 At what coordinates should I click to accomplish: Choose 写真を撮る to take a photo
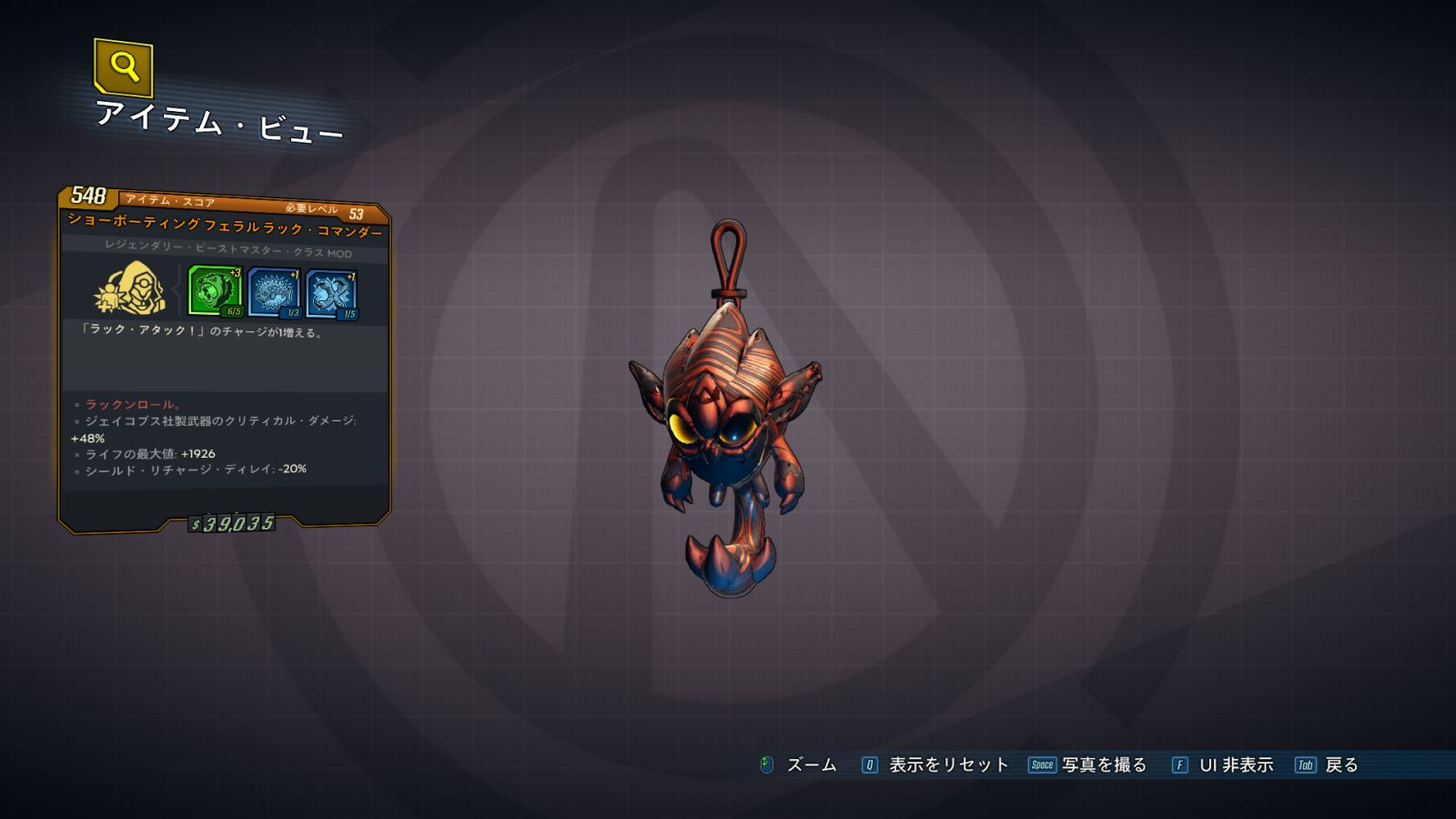coord(1088,765)
